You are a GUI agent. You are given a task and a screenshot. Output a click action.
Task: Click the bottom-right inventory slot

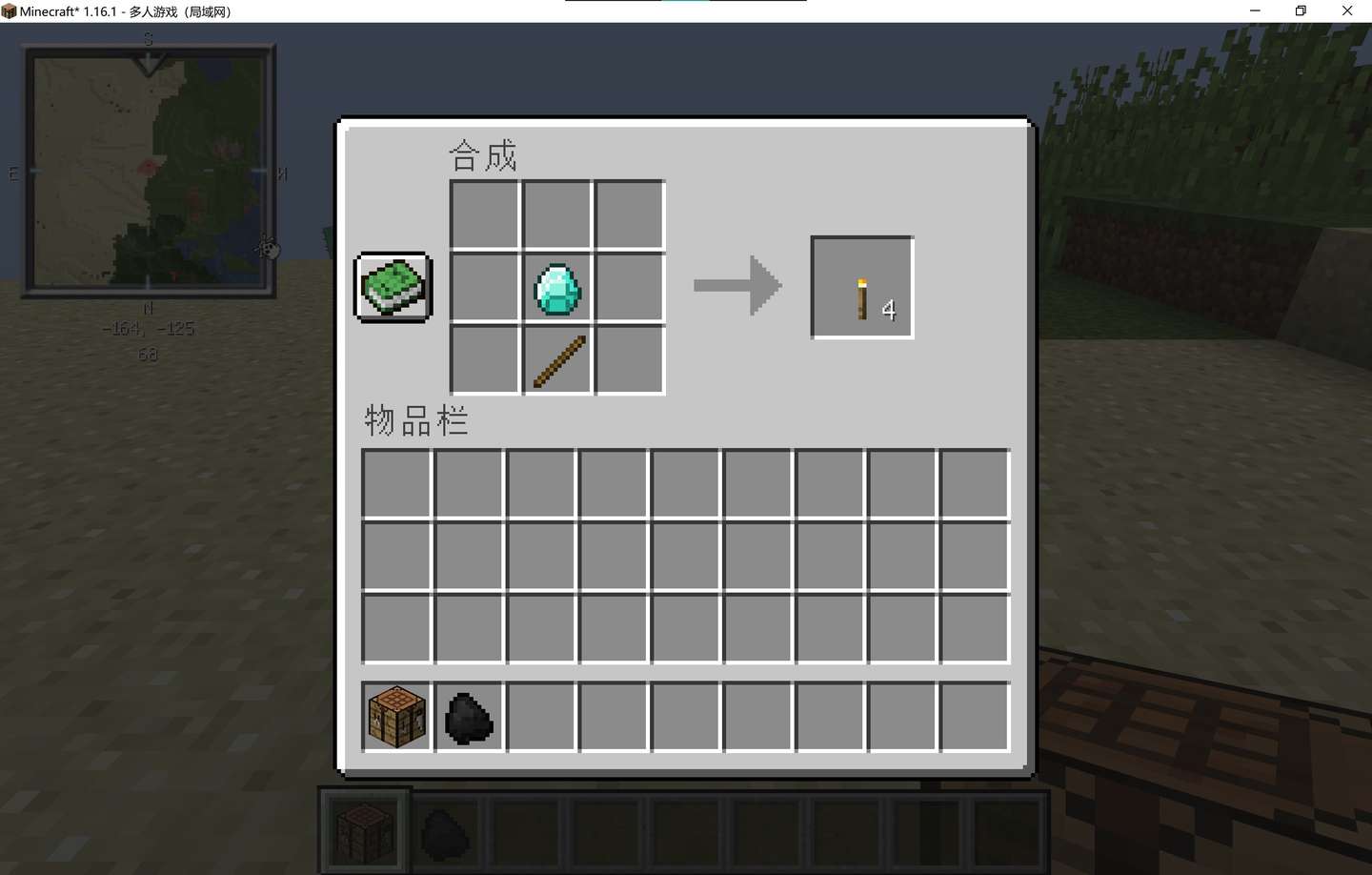[x=974, y=716]
